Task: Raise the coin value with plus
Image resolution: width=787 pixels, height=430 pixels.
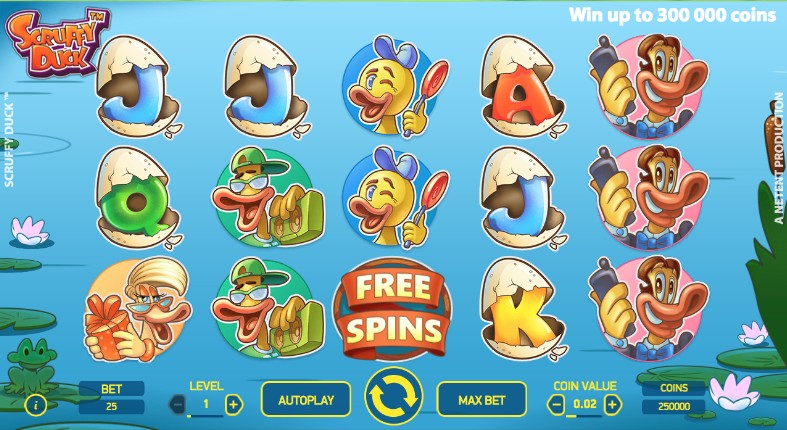Action: [x=612, y=404]
